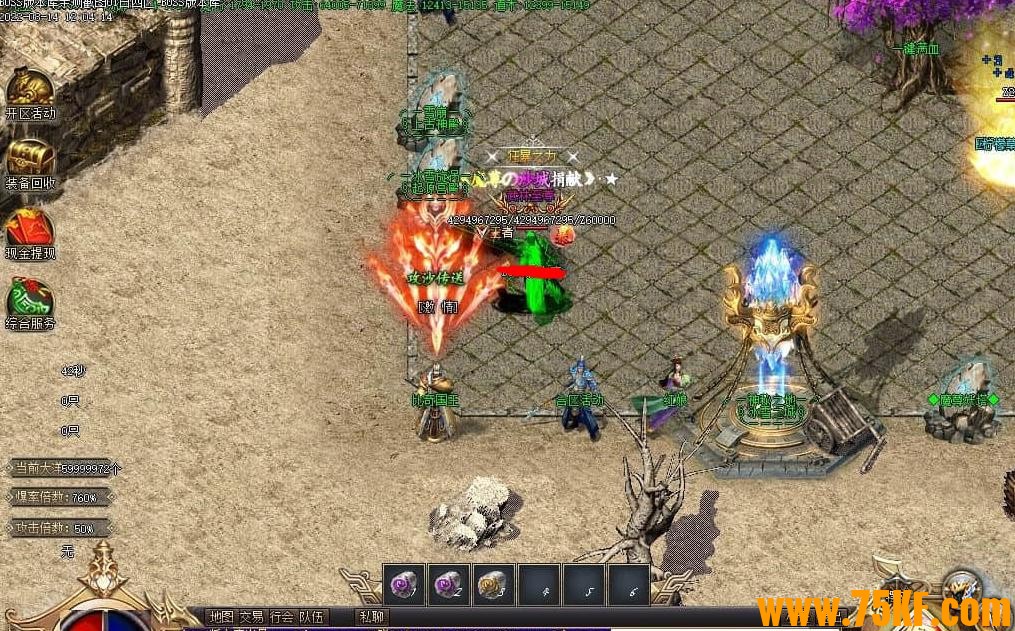Use the purple scroll in hotbar slot 2
Viewport: 1015px width, 631px height.
[x=449, y=585]
